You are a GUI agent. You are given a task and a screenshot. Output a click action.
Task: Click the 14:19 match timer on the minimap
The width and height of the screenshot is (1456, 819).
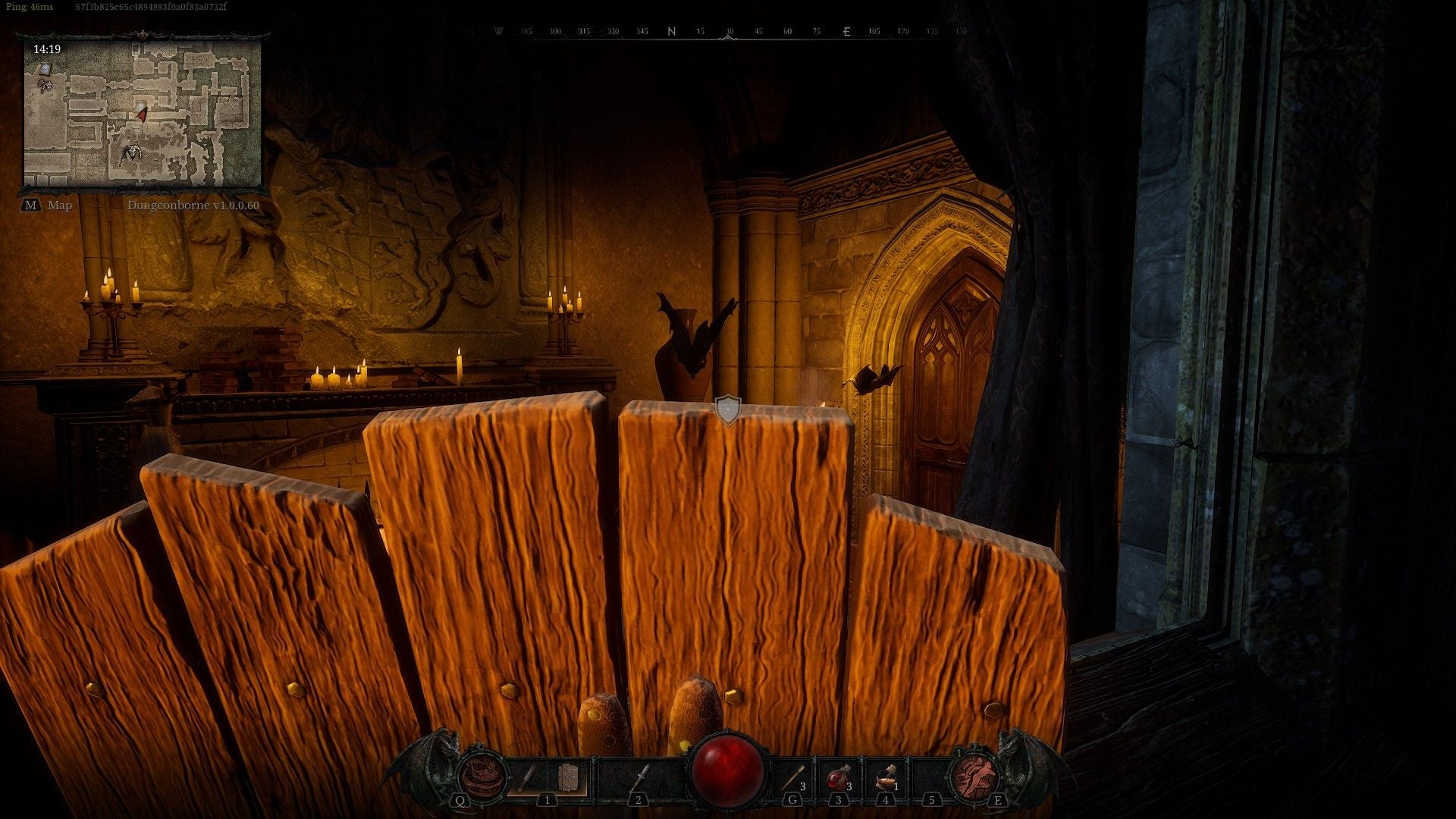pyautogui.click(x=47, y=49)
